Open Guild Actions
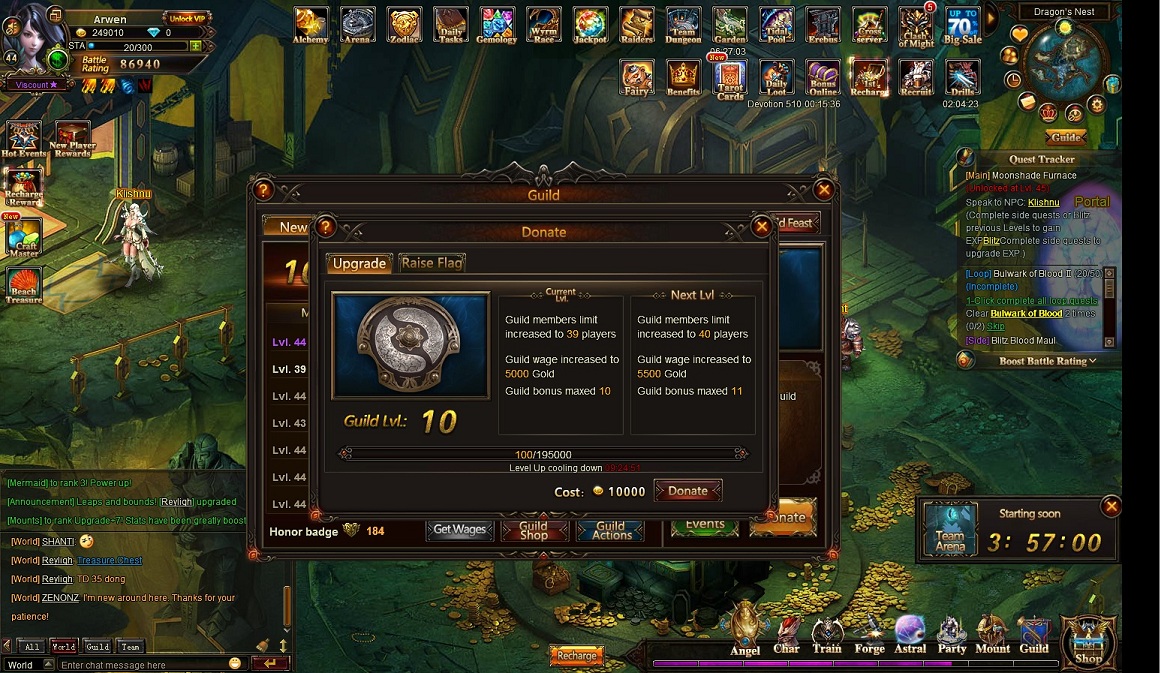The height and width of the screenshot is (673, 1161). 611,530
